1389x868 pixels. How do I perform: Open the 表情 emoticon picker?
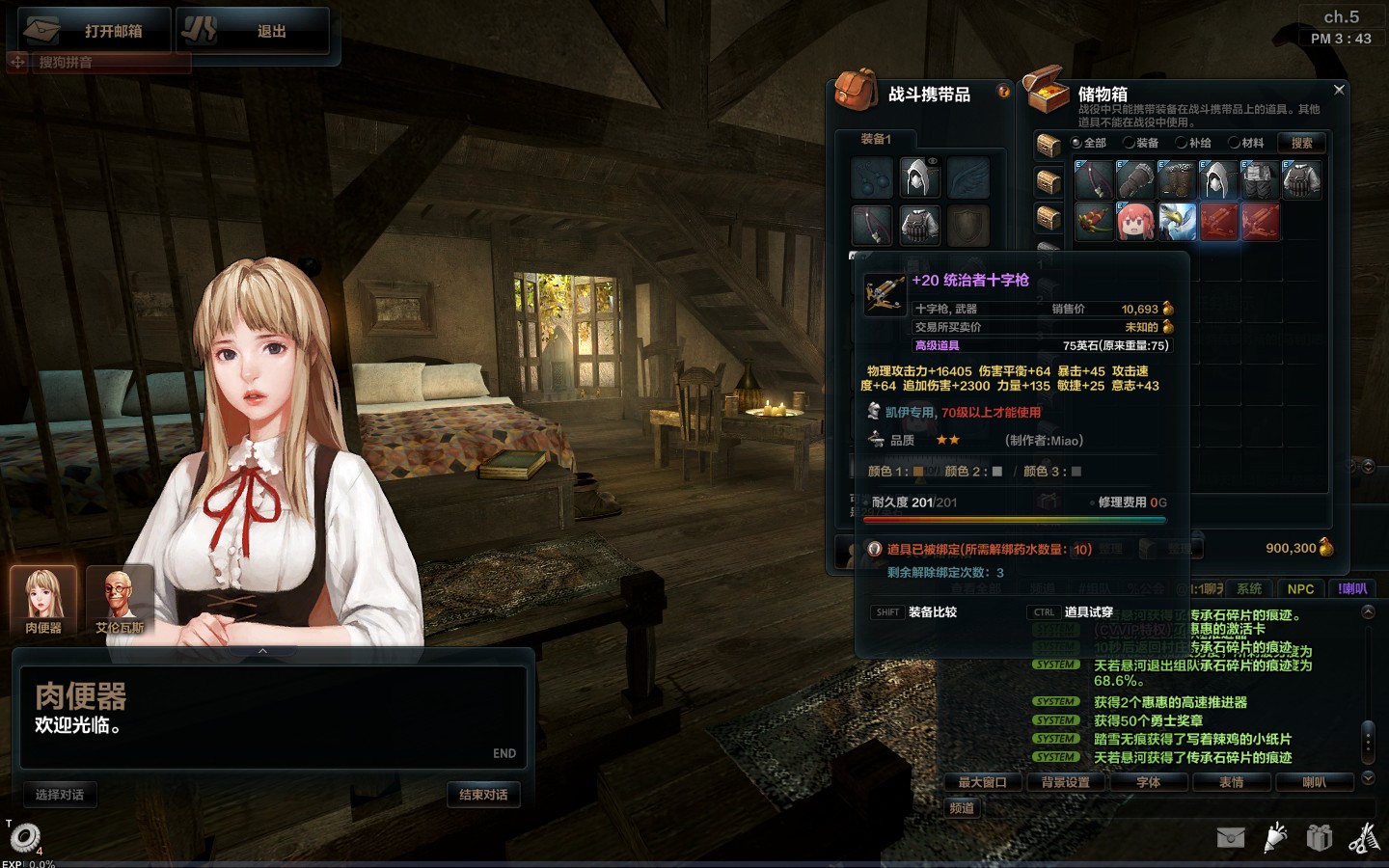(x=1231, y=782)
